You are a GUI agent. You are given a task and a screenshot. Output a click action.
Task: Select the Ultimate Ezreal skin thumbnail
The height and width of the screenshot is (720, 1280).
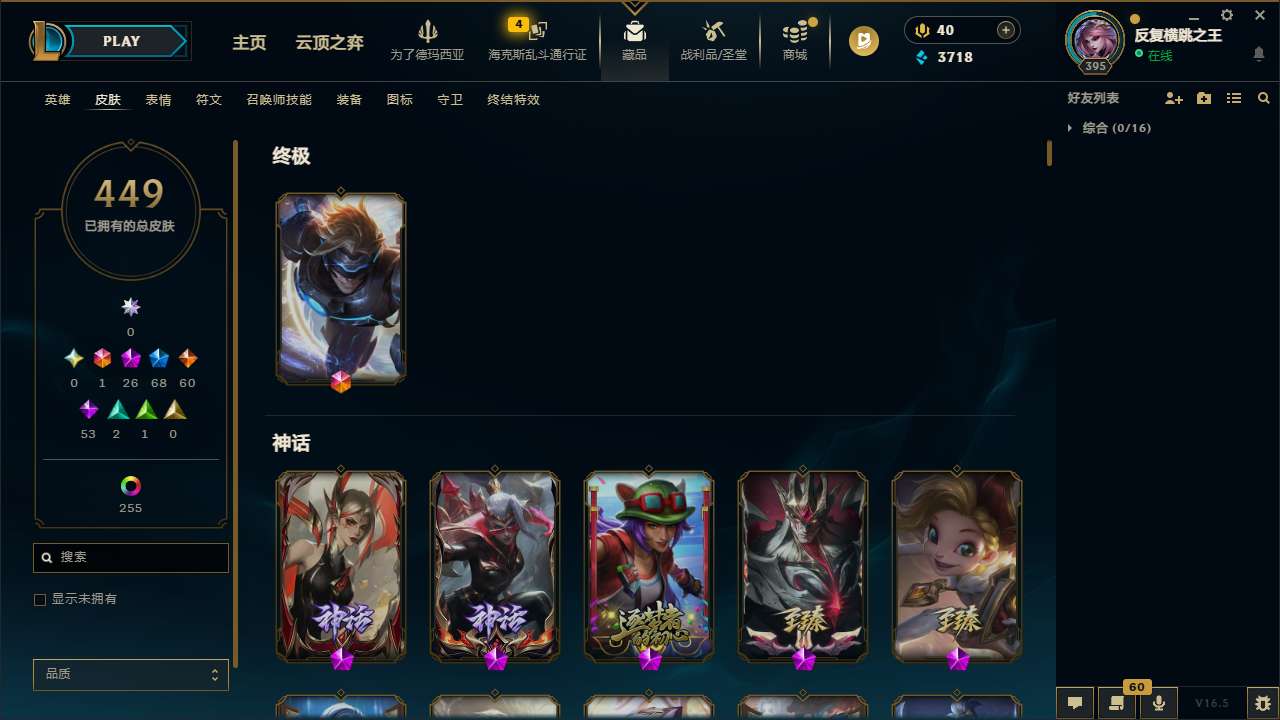click(x=340, y=288)
